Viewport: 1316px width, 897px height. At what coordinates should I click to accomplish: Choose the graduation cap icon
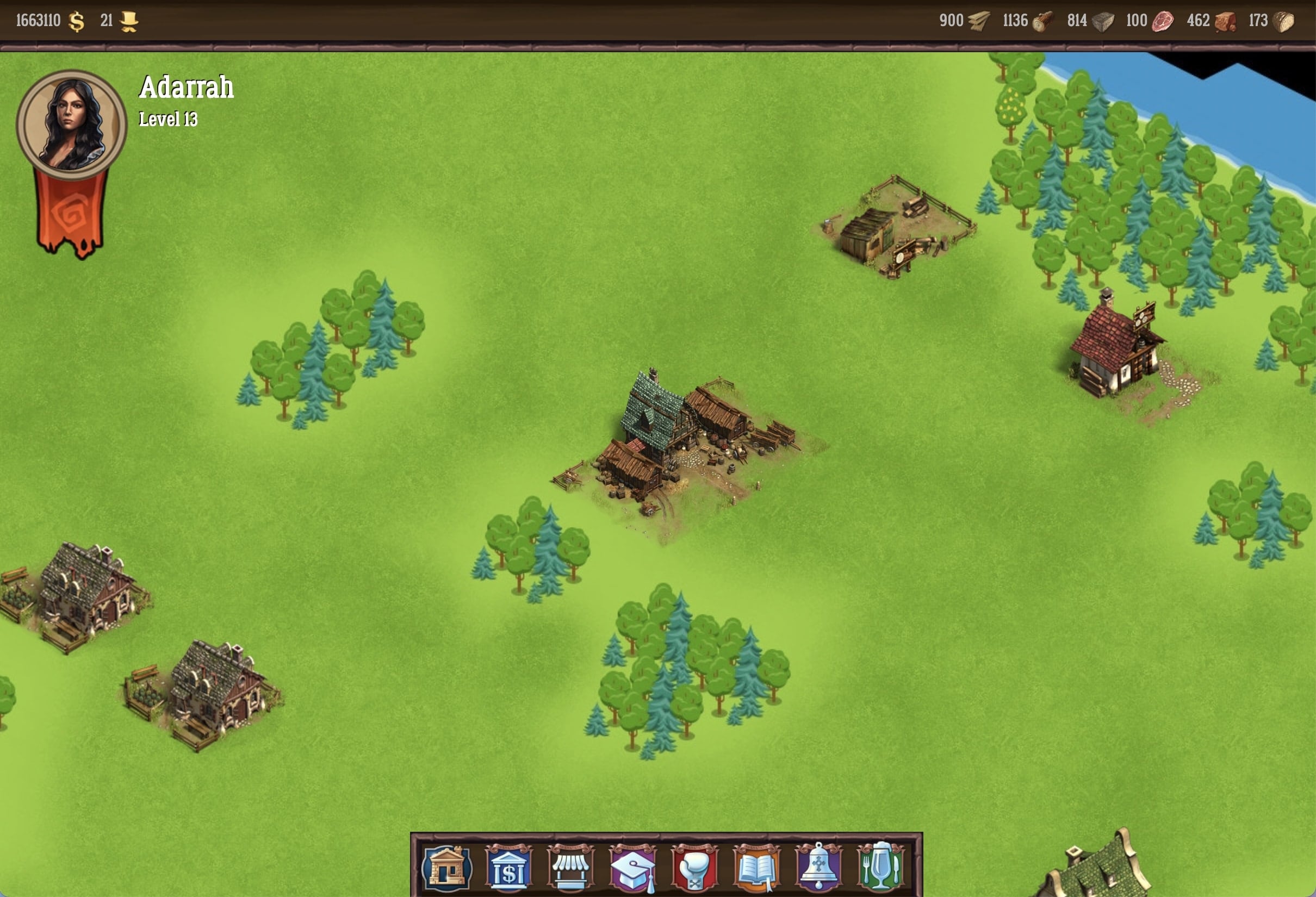(x=632, y=867)
